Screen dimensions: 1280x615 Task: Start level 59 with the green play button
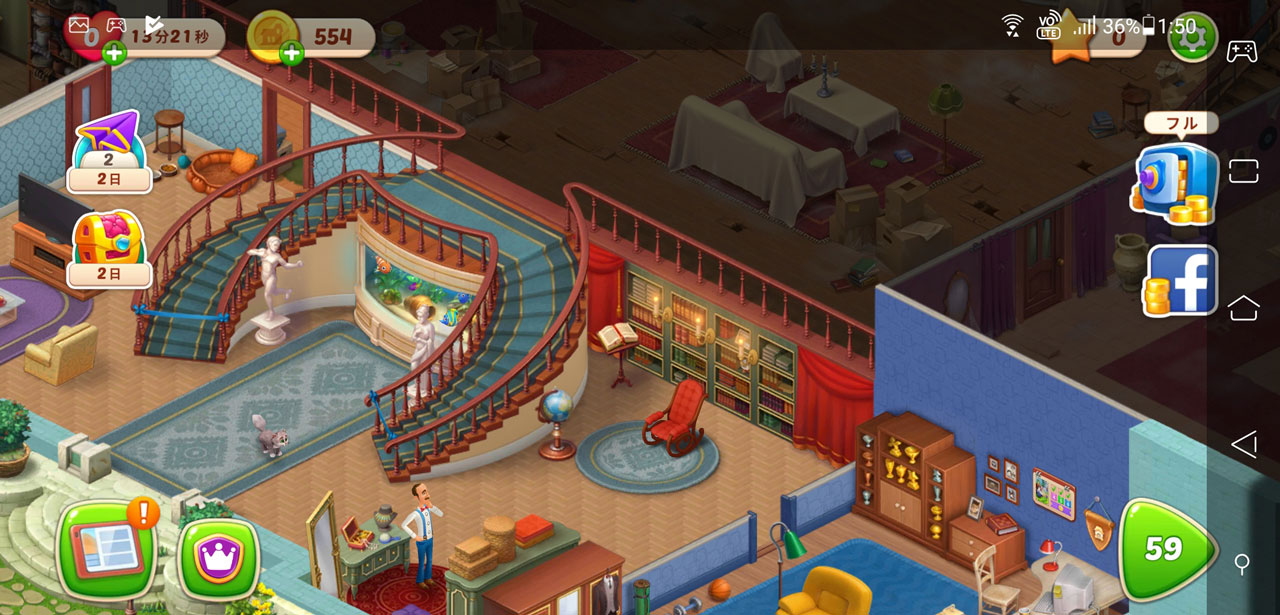(x=1165, y=549)
